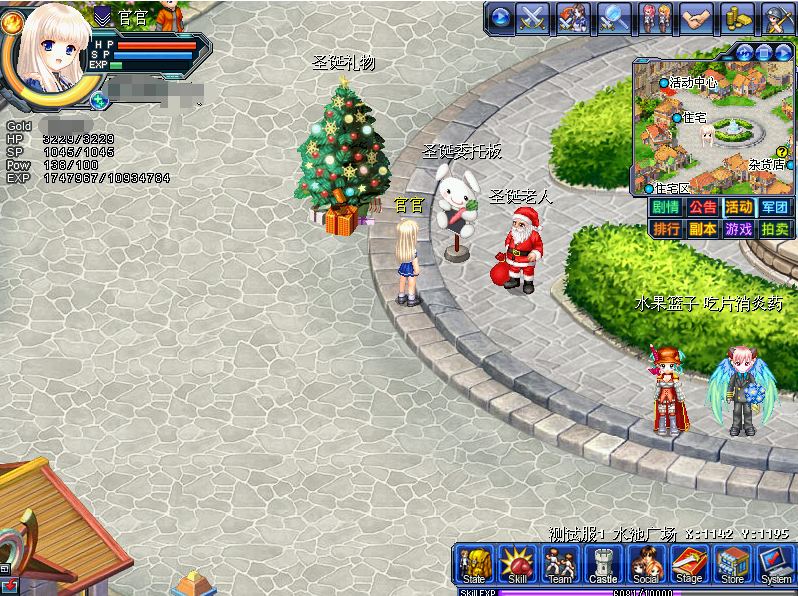Select the 活动 events button
The image size is (798, 596).
point(739,207)
